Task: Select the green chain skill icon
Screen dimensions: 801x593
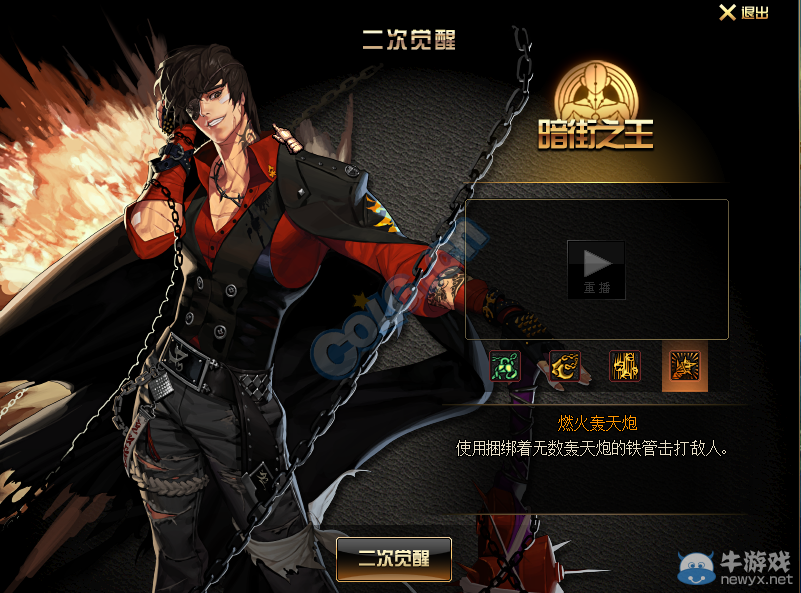Action: (505, 366)
